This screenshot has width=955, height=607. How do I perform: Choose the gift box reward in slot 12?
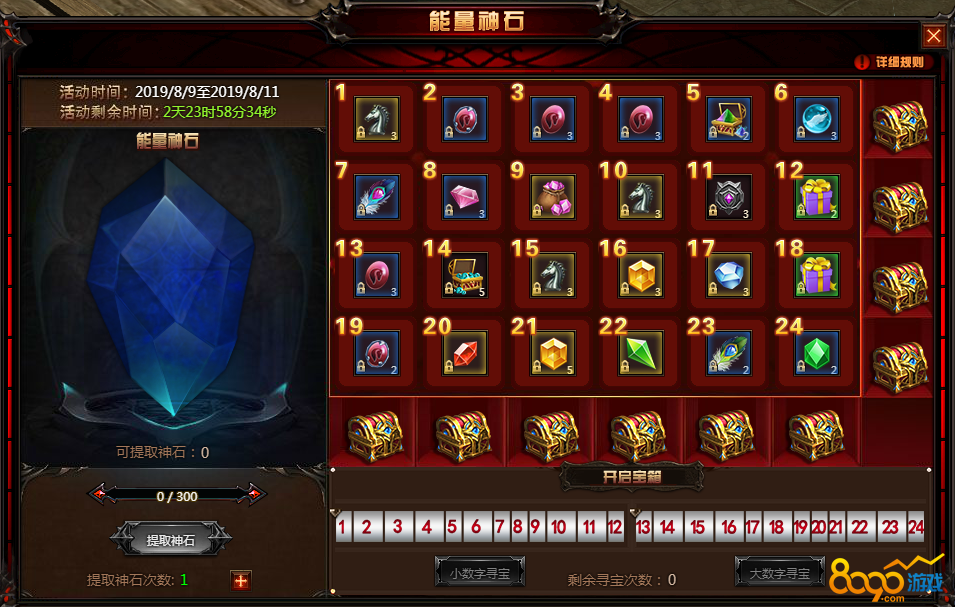[x=817, y=197]
